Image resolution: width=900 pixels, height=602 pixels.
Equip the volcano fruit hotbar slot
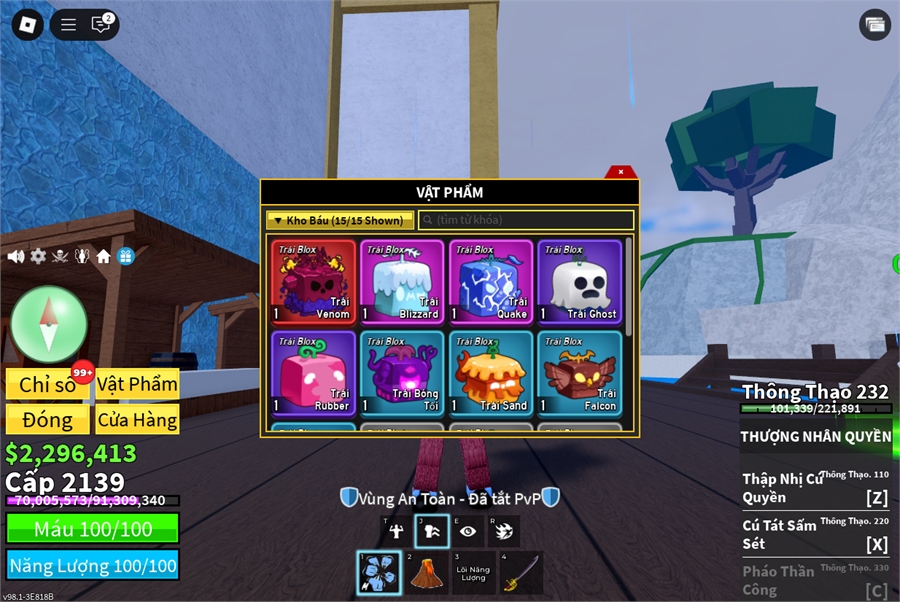[x=427, y=573]
